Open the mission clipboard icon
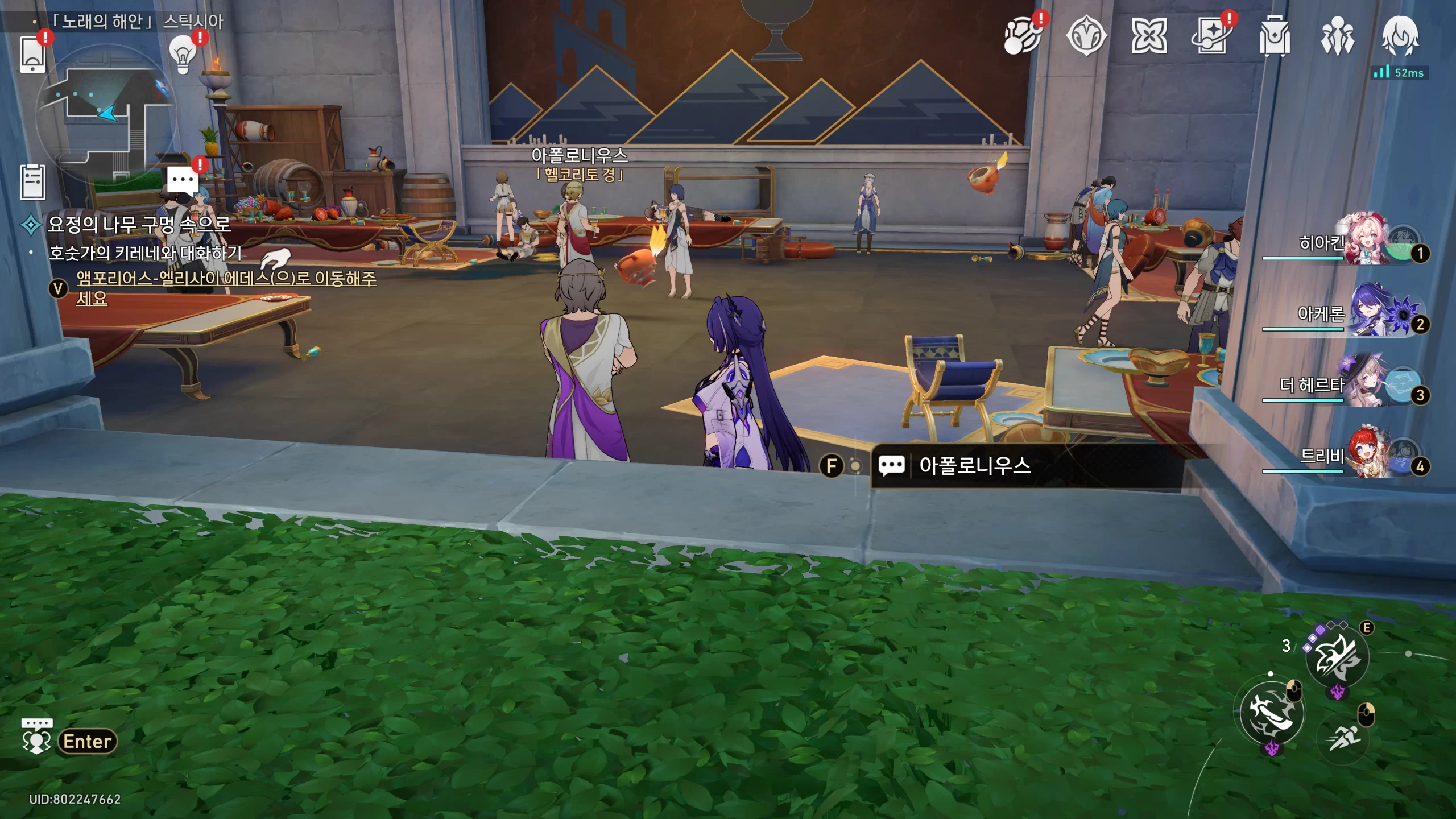Screen dimensions: 1456x819 pyautogui.click(x=32, y=182)
